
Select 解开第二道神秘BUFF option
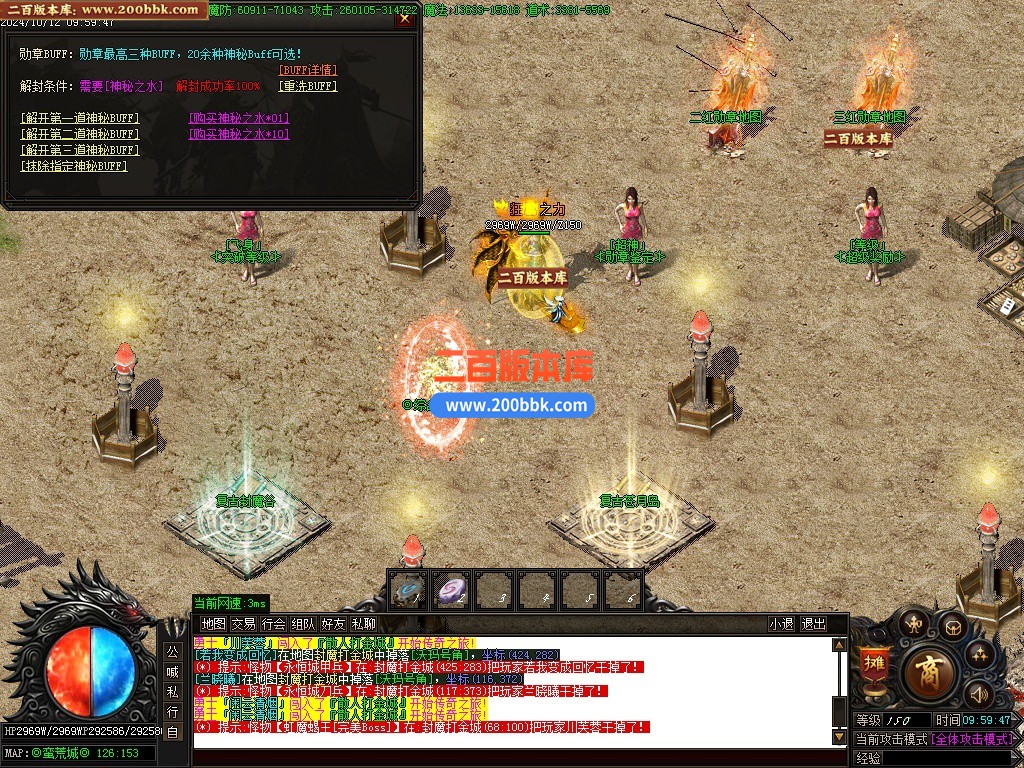point(80,134)
